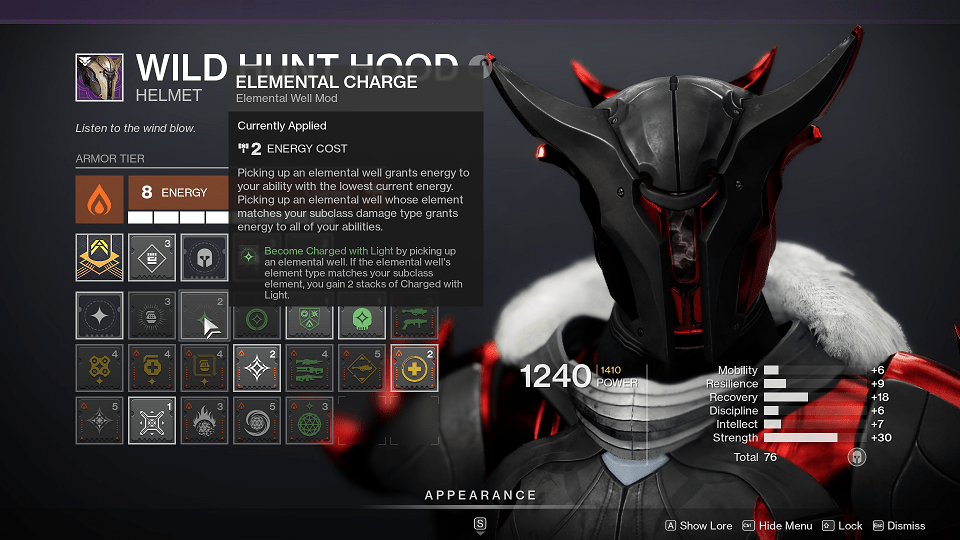Select the orange Solar flame energy type

[100, 200]
